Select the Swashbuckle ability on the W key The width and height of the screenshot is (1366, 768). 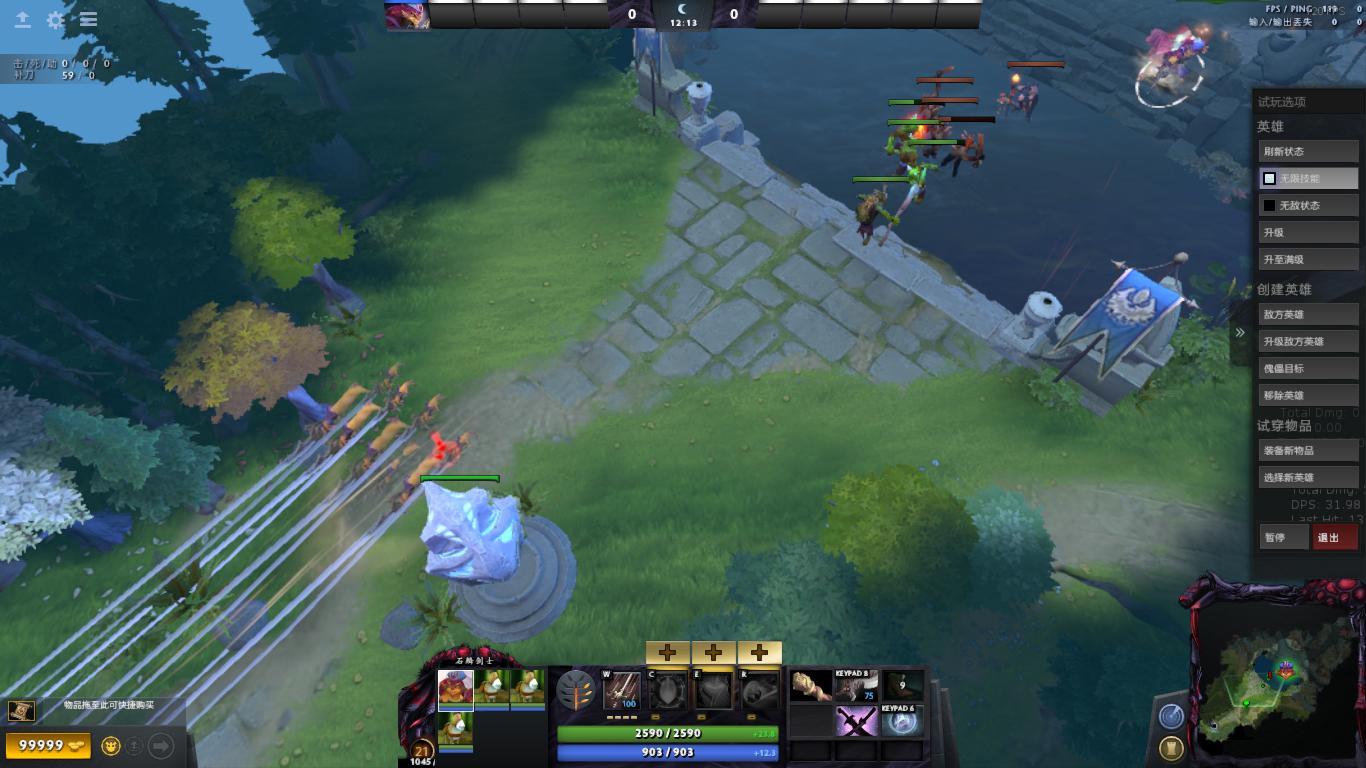pos(619,690)
